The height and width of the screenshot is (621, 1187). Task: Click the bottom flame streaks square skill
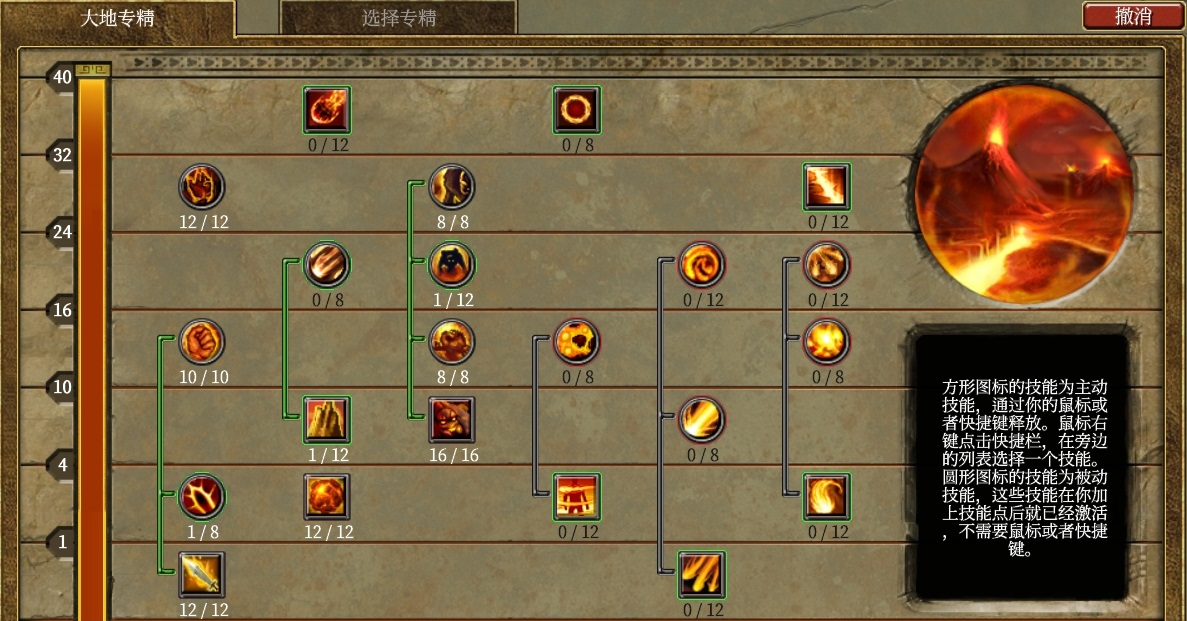(x=702, y=574)
